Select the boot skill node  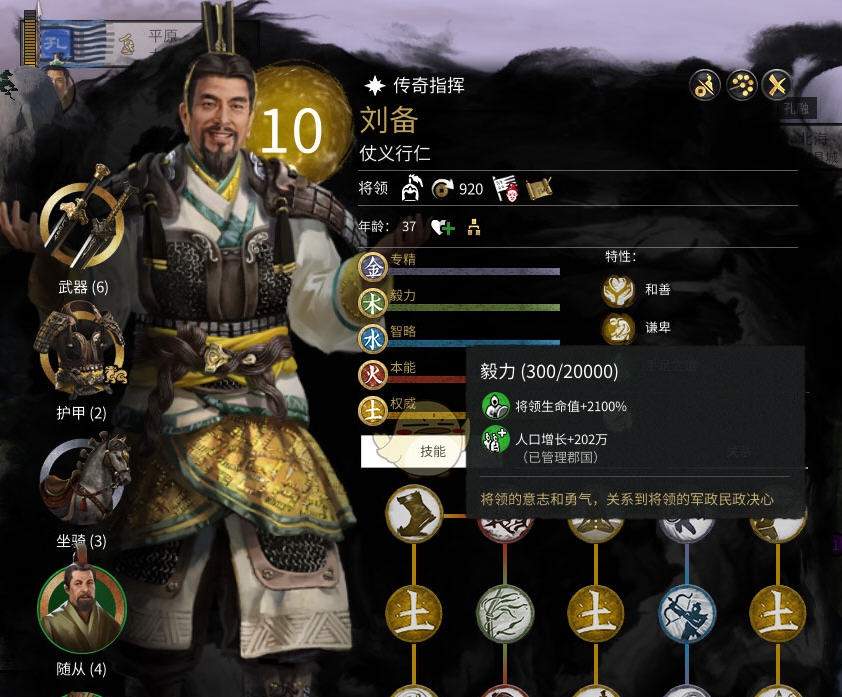[415, 513]
